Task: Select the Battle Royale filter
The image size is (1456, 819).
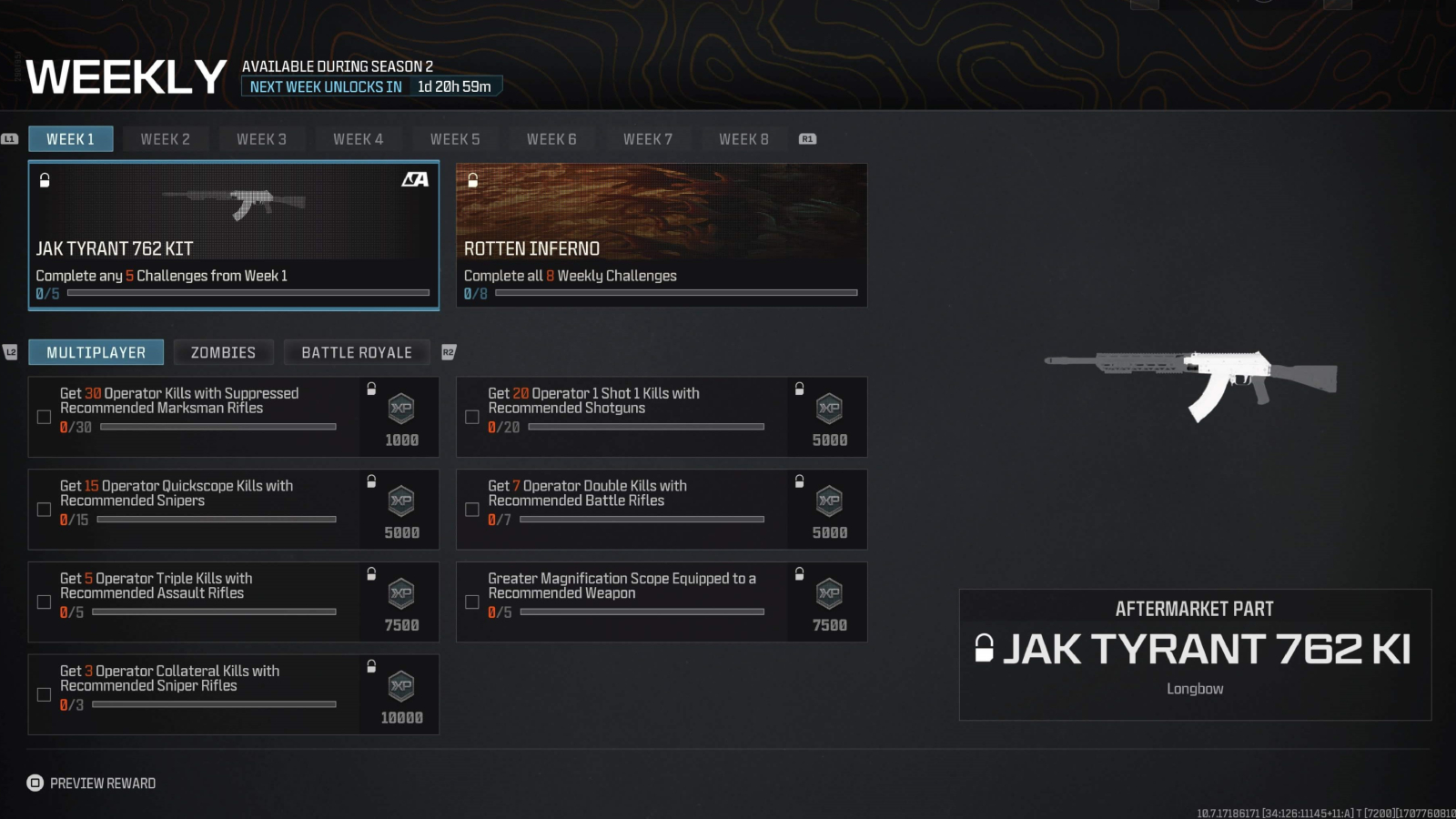Action: point(357,352)
